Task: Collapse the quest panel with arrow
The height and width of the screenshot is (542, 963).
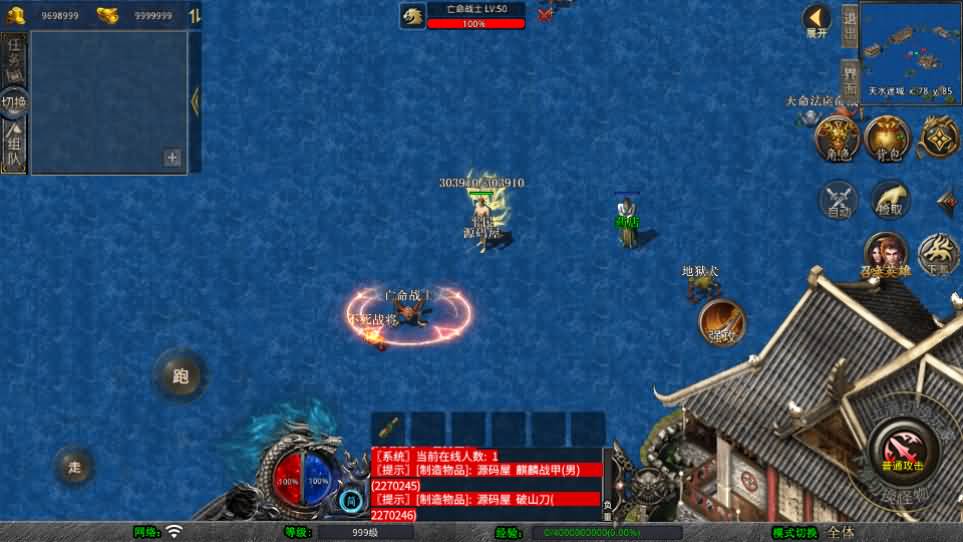Action: (x=195, y=101)
